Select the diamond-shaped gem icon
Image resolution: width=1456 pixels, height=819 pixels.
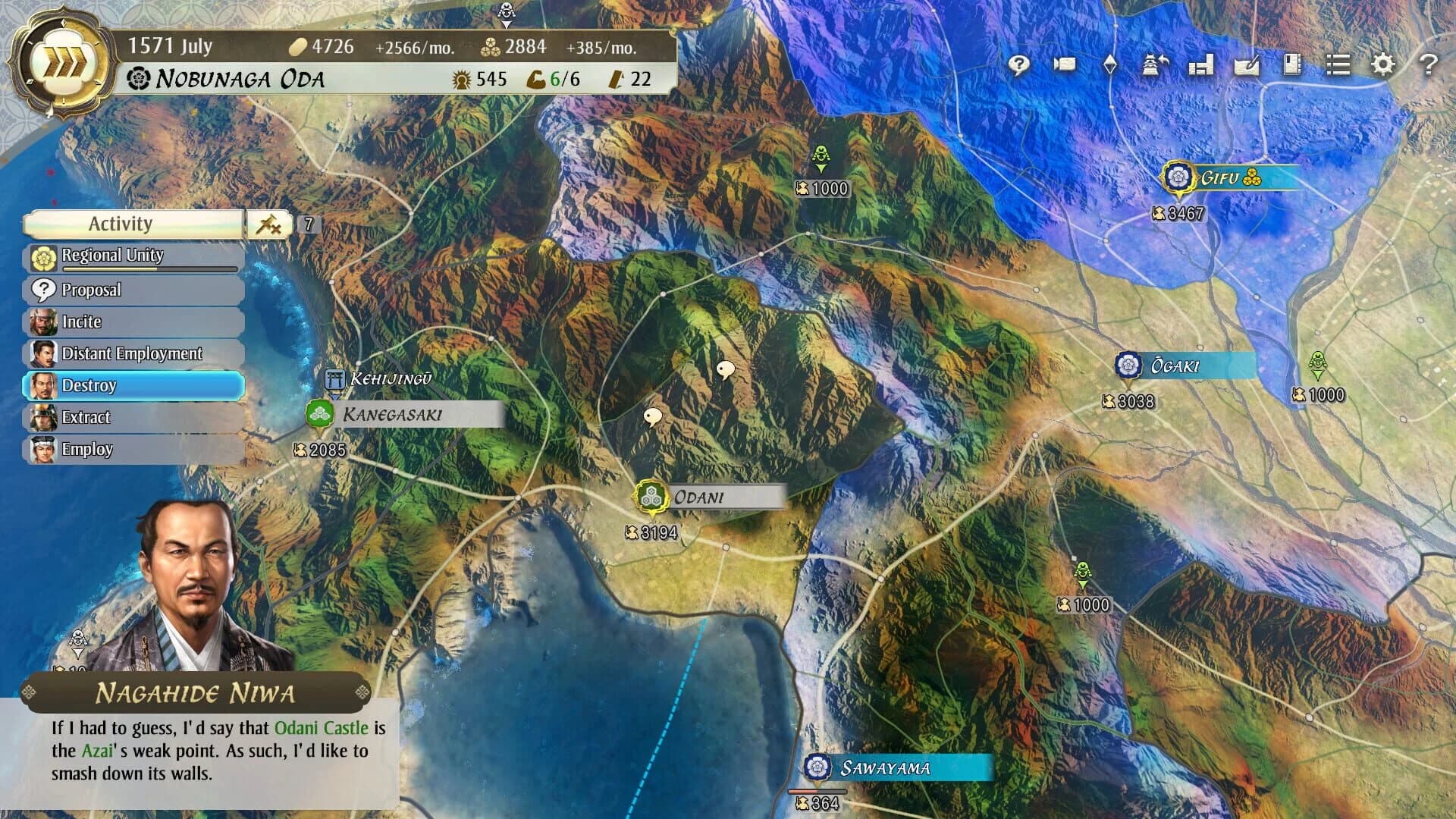[x=1109, y=66]
